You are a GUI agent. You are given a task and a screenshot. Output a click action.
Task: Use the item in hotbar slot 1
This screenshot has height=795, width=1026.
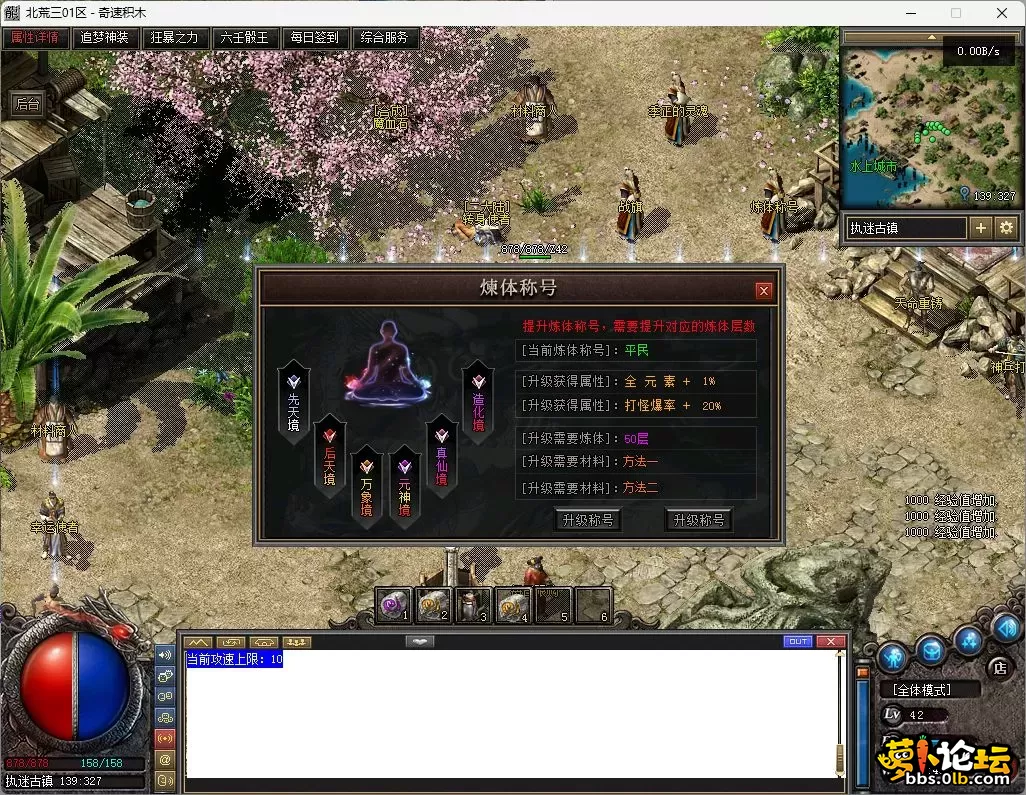click(393, 605)
